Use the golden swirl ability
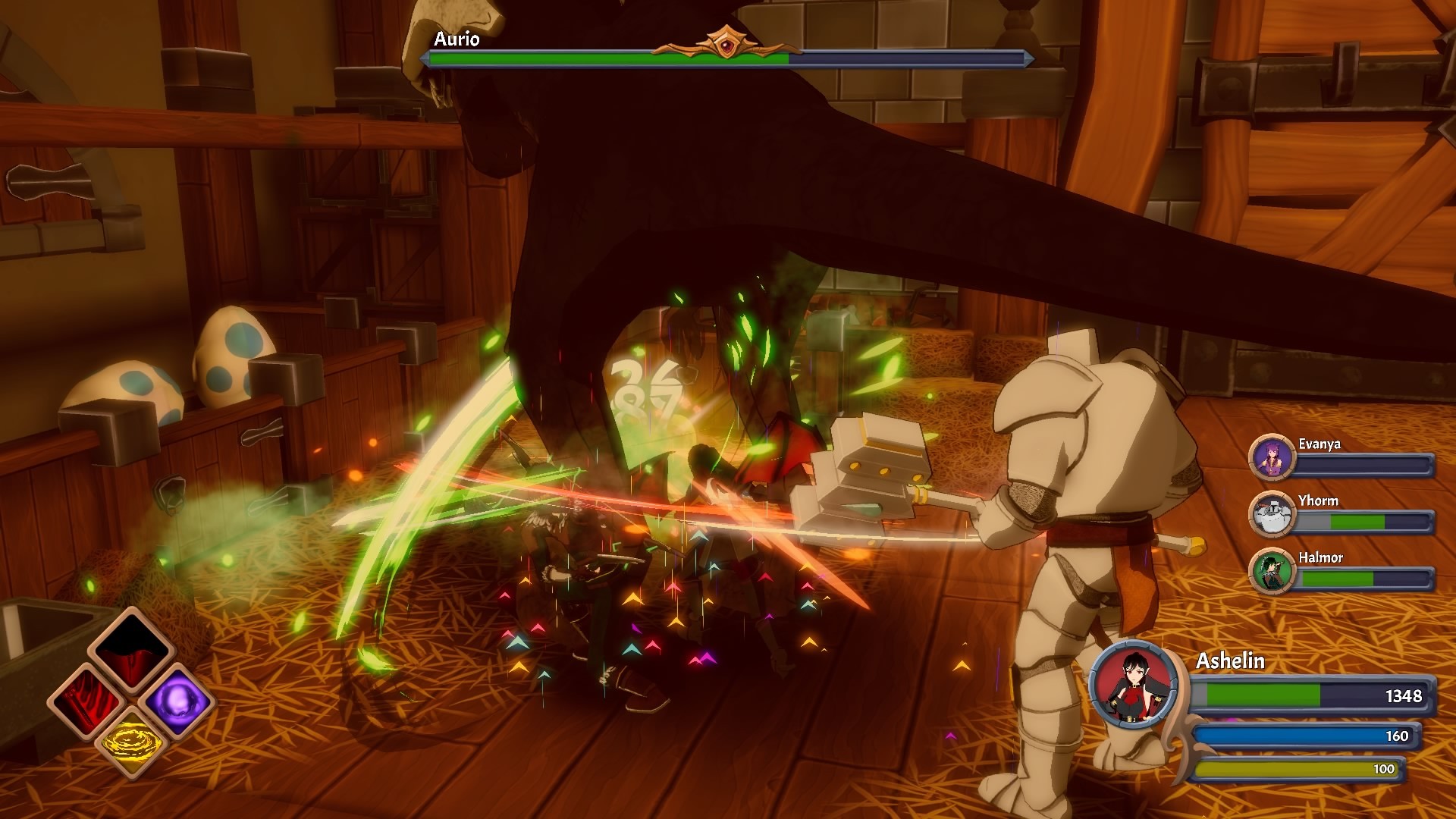Image resolution: width=1456 pixels, height=819 pixels. [132, 744]
